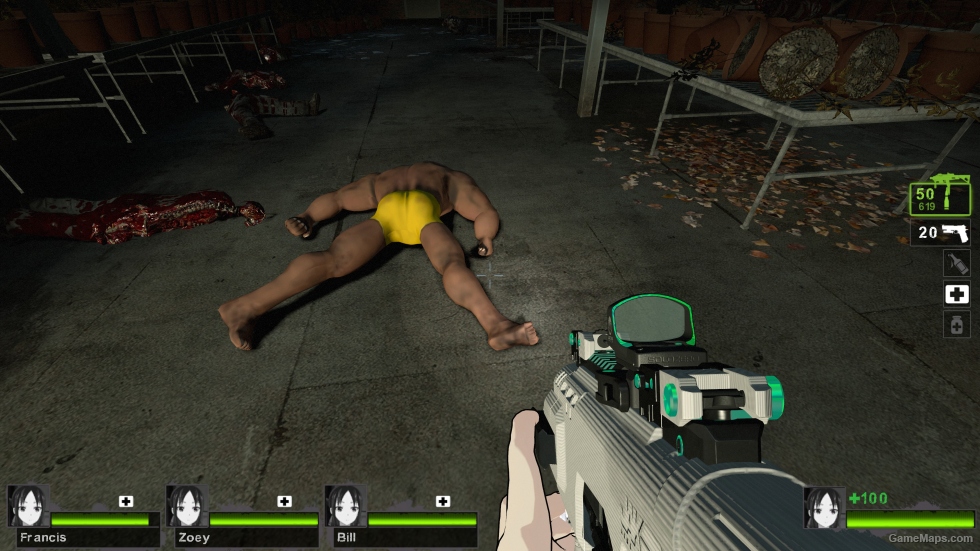Click Zoey's teammate portrait

[187, 506]
